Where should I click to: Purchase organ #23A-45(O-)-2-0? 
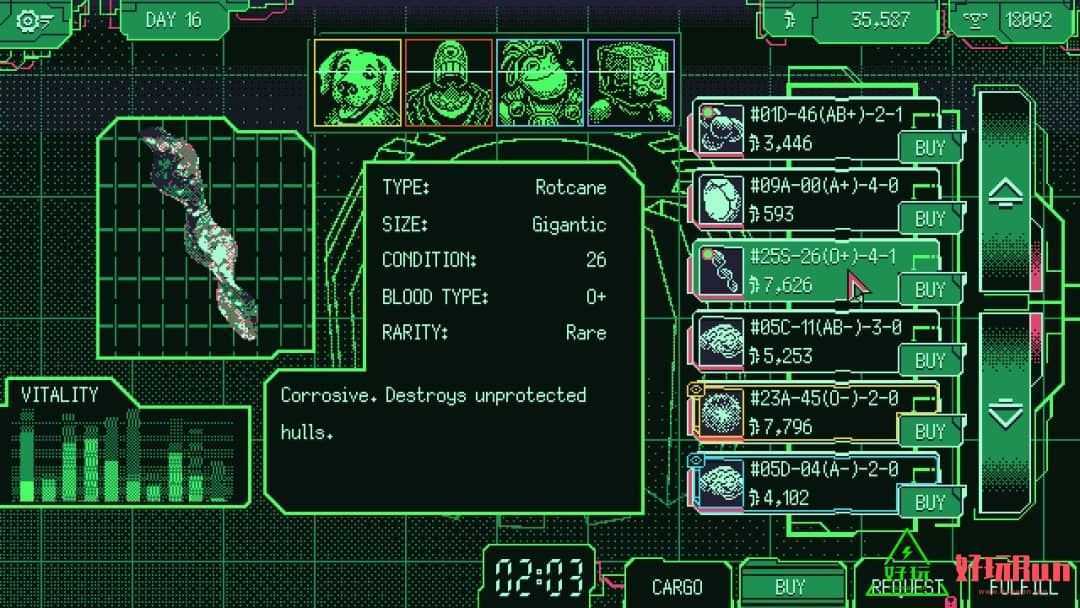930,432
